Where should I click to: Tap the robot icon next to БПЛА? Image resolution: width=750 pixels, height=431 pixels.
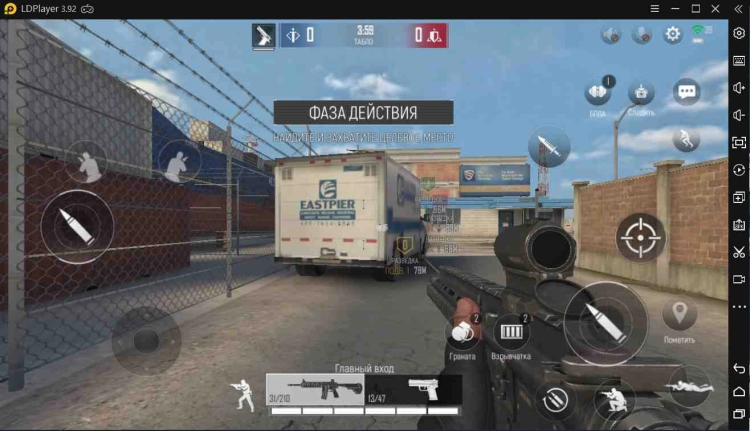point(642,93)
